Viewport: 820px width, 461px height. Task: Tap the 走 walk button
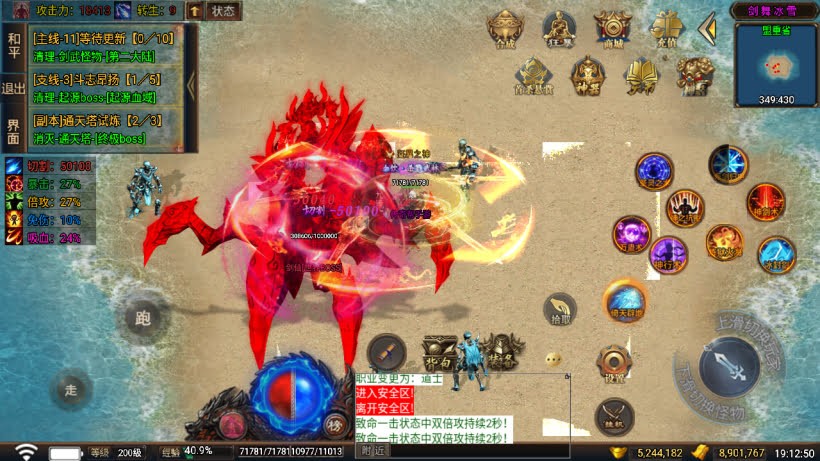coord(70,390)
